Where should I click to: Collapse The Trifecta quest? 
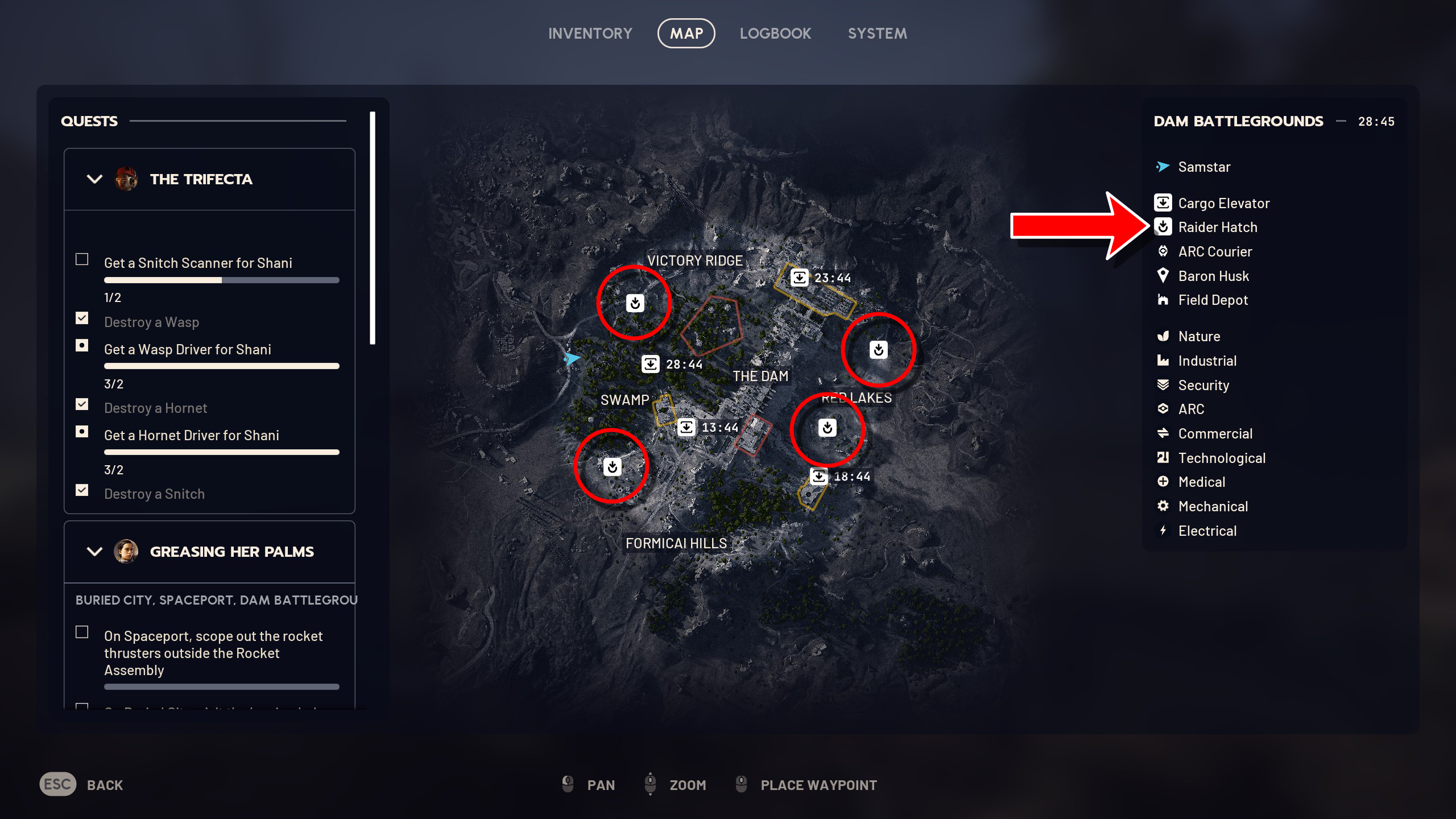[x=94, y=179]
